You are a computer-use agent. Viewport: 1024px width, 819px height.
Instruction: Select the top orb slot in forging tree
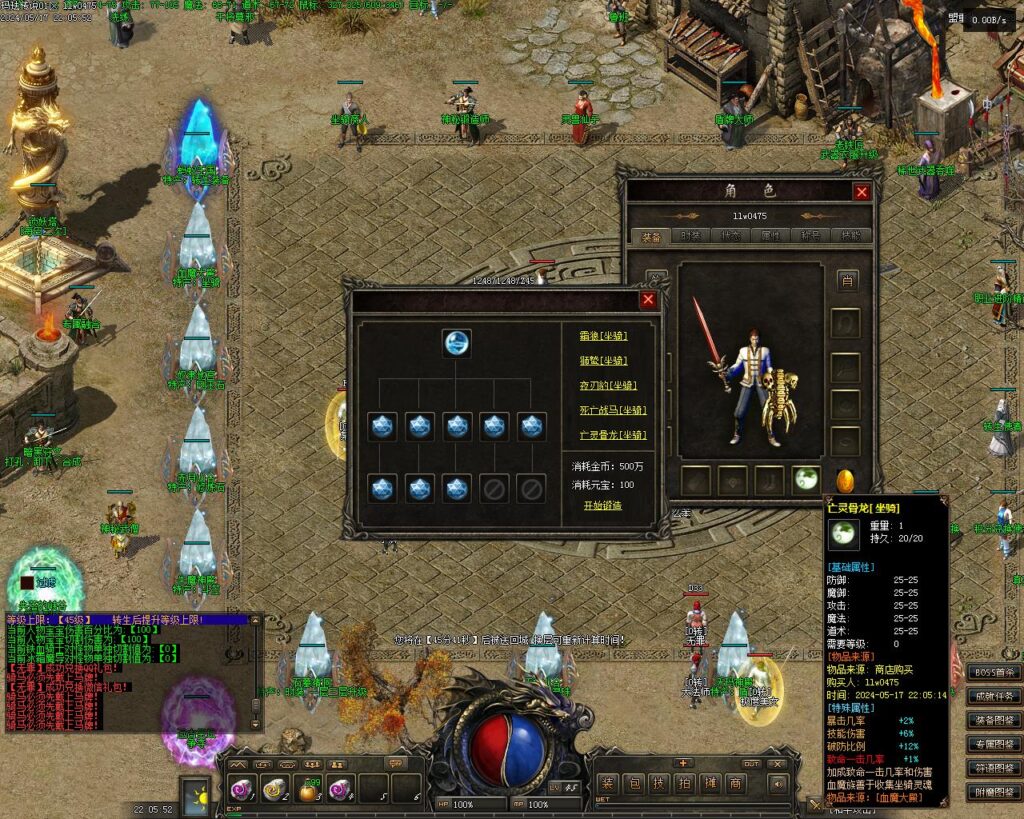tap(457, 343)
